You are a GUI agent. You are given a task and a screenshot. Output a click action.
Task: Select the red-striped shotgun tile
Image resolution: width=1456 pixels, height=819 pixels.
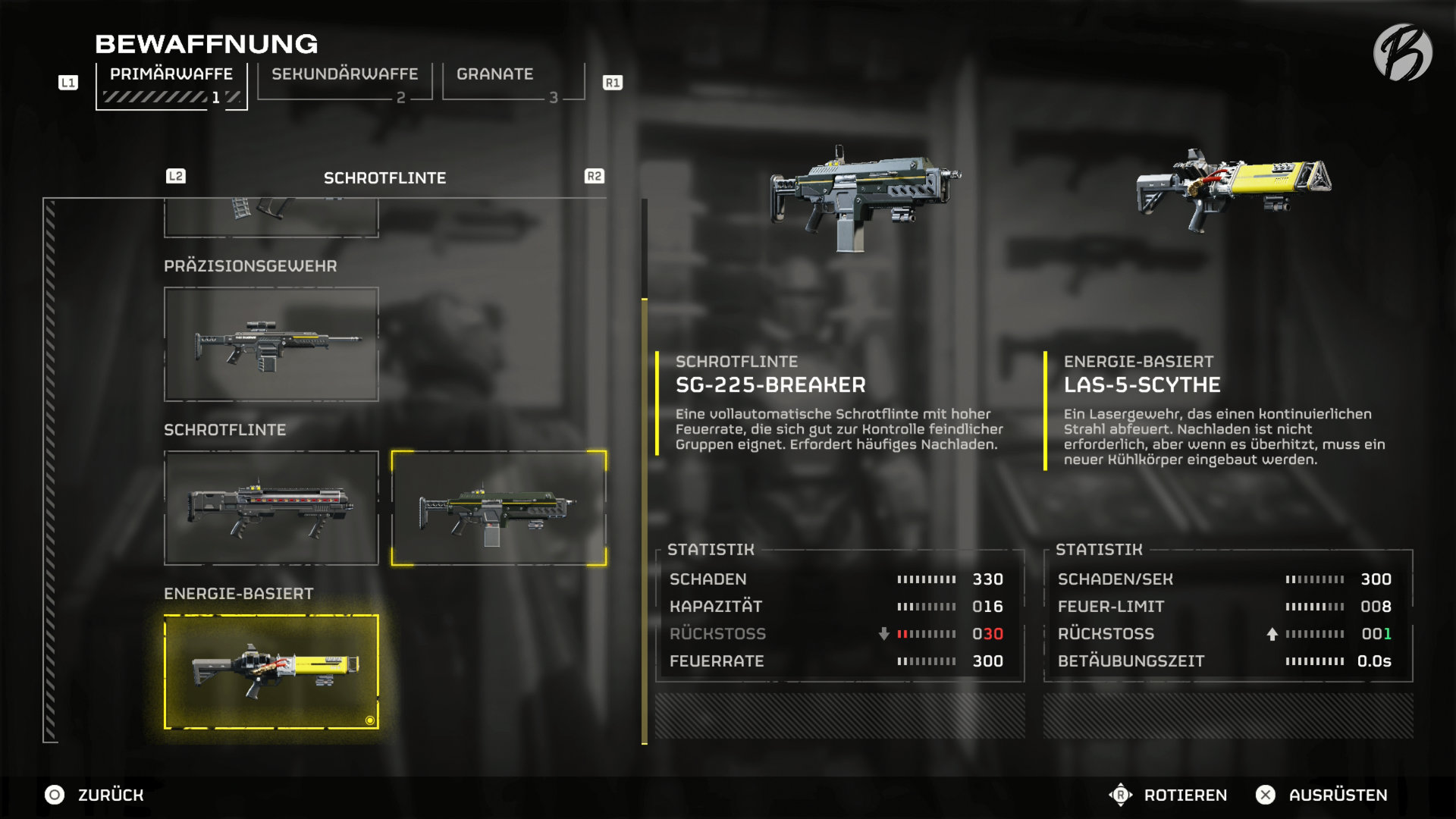271,508
